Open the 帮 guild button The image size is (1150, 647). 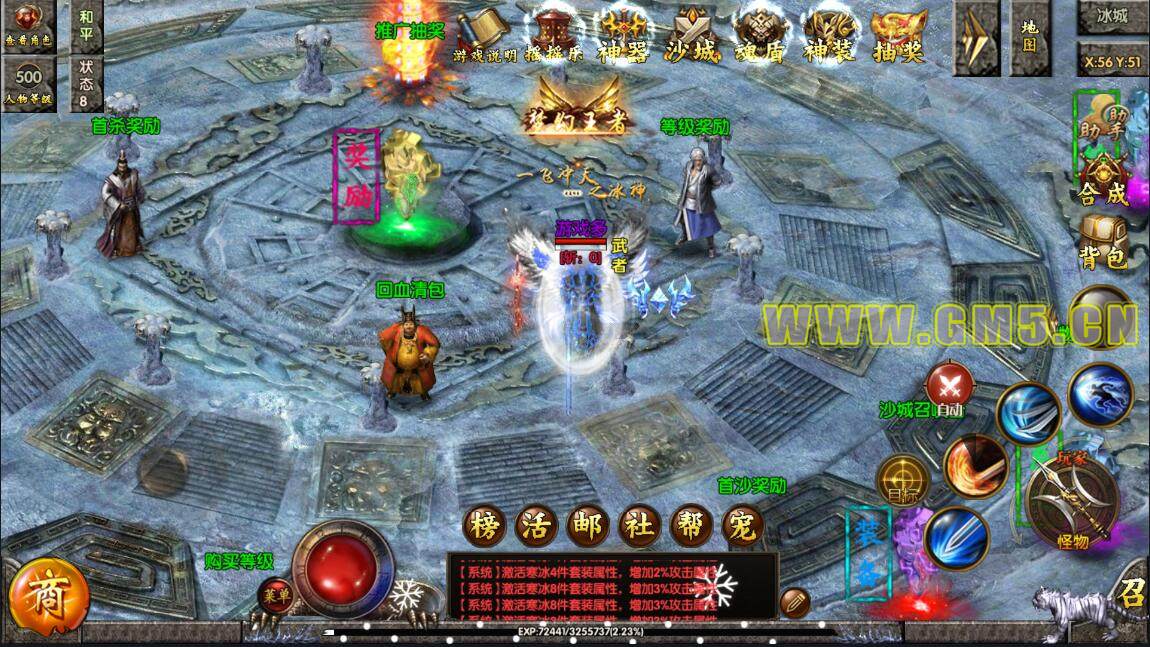point(692,525)
